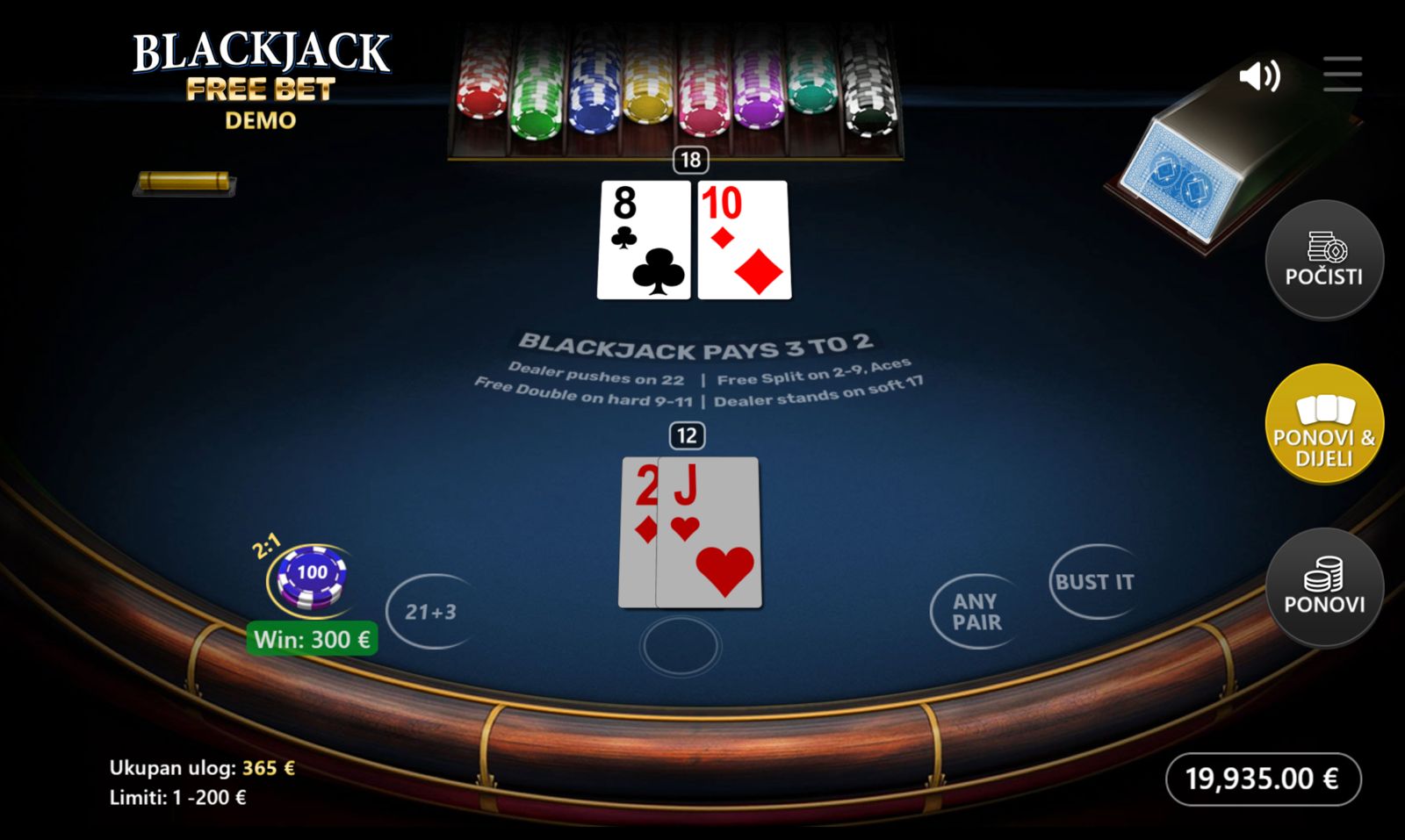Place a bet on 21+3 side bet
1405x840 pixels.
tap(430, 612)
